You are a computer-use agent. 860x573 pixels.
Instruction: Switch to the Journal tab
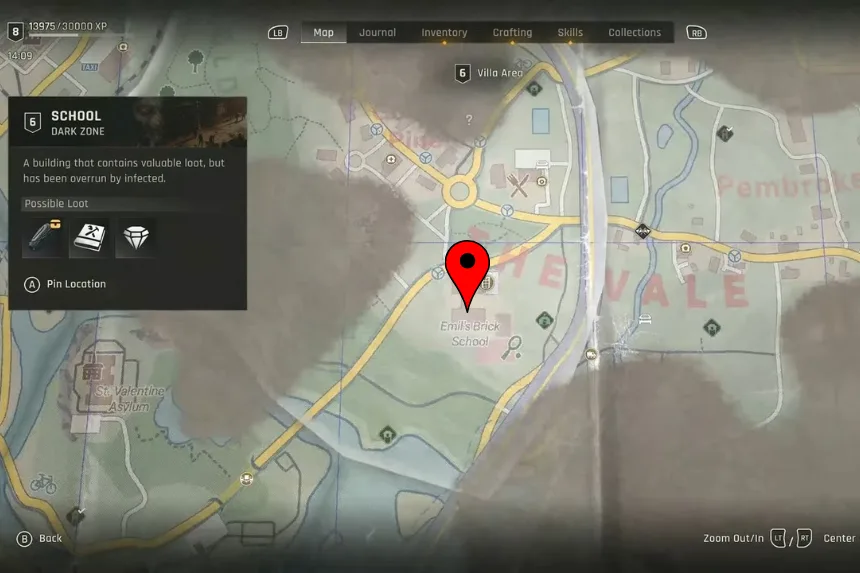(x=377, y=32)
